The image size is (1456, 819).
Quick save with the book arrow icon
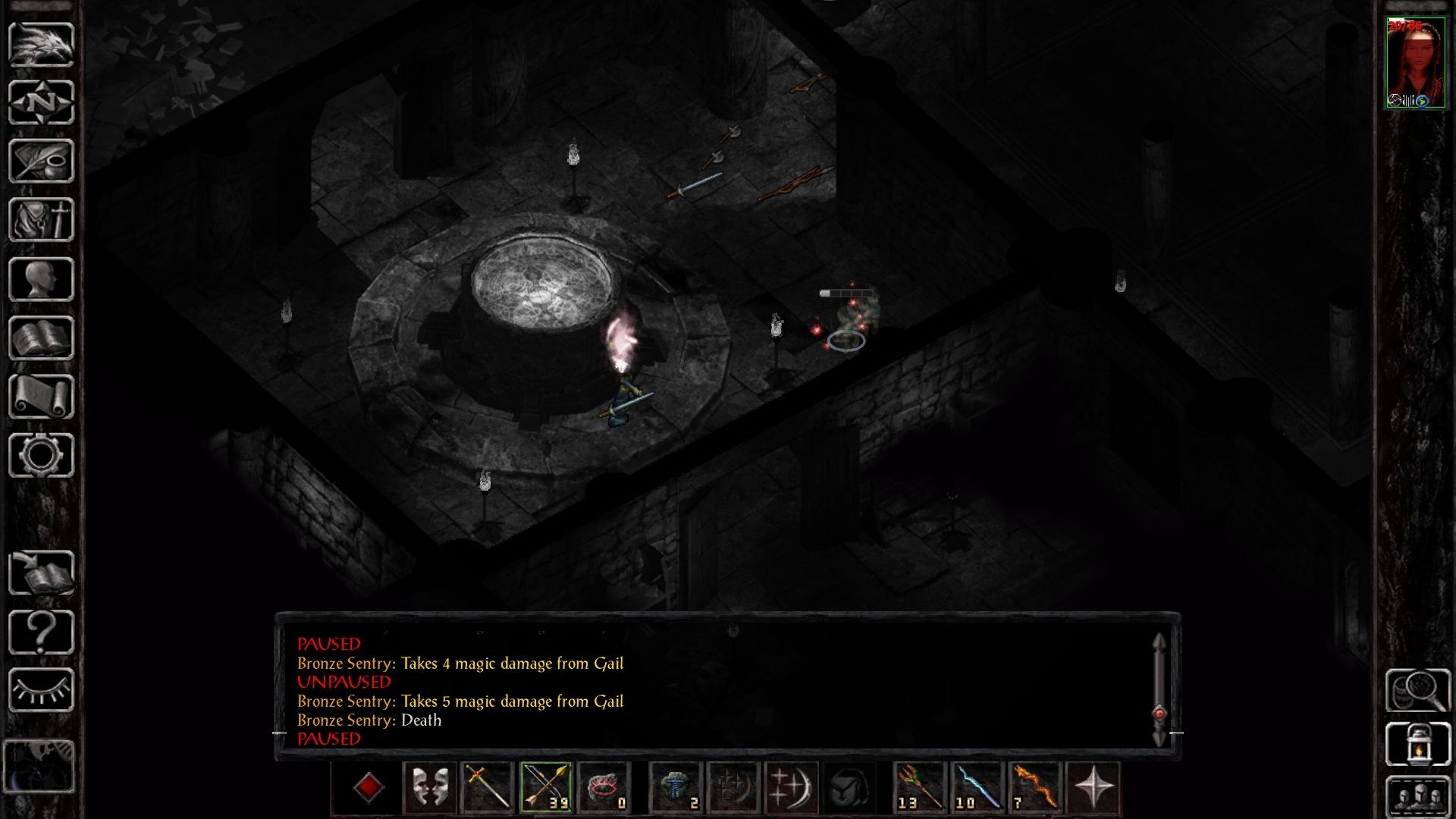tap(41, 573)
